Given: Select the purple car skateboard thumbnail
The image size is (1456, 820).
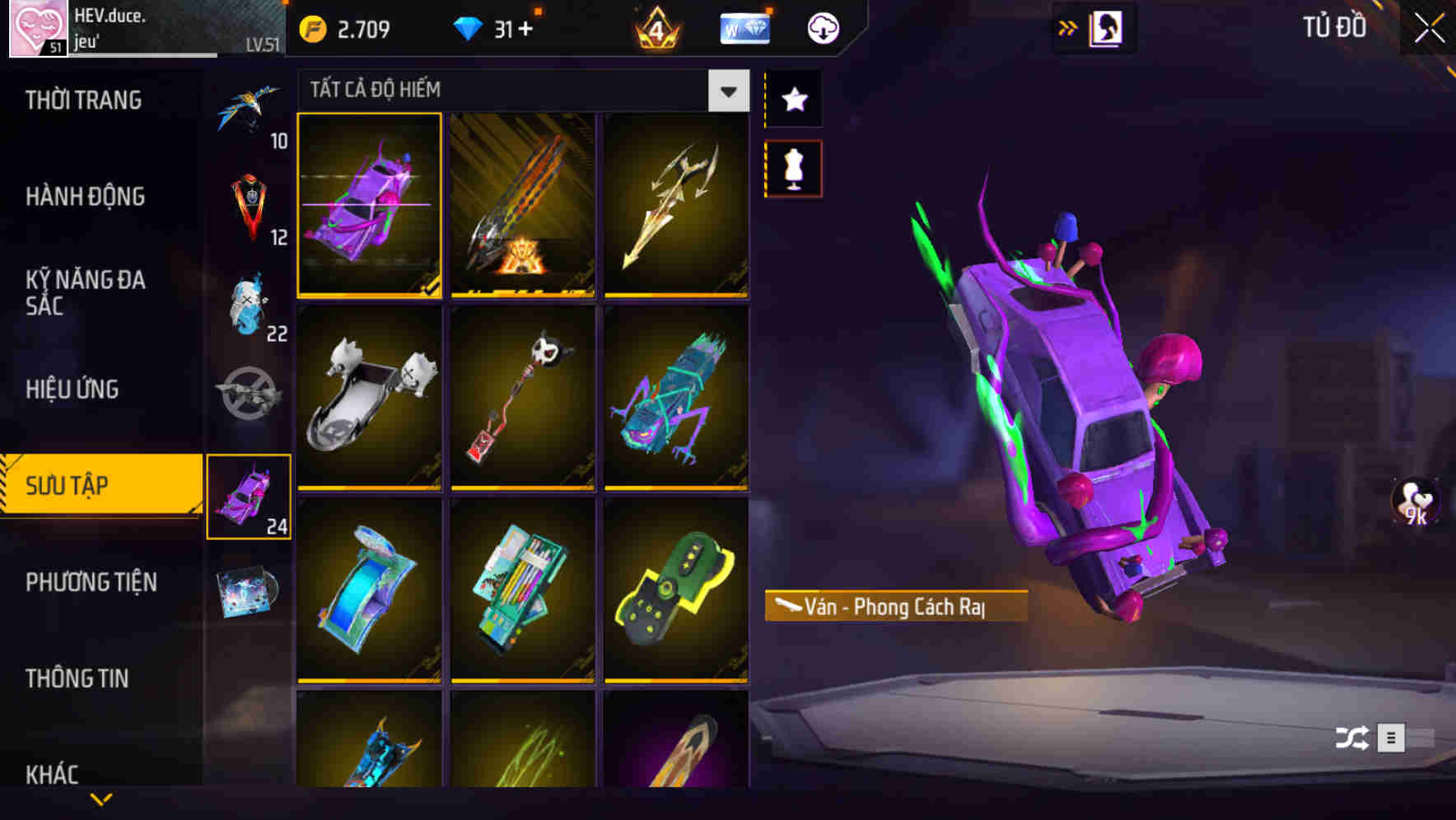Looking at the screenshot, I should [370, 205].
